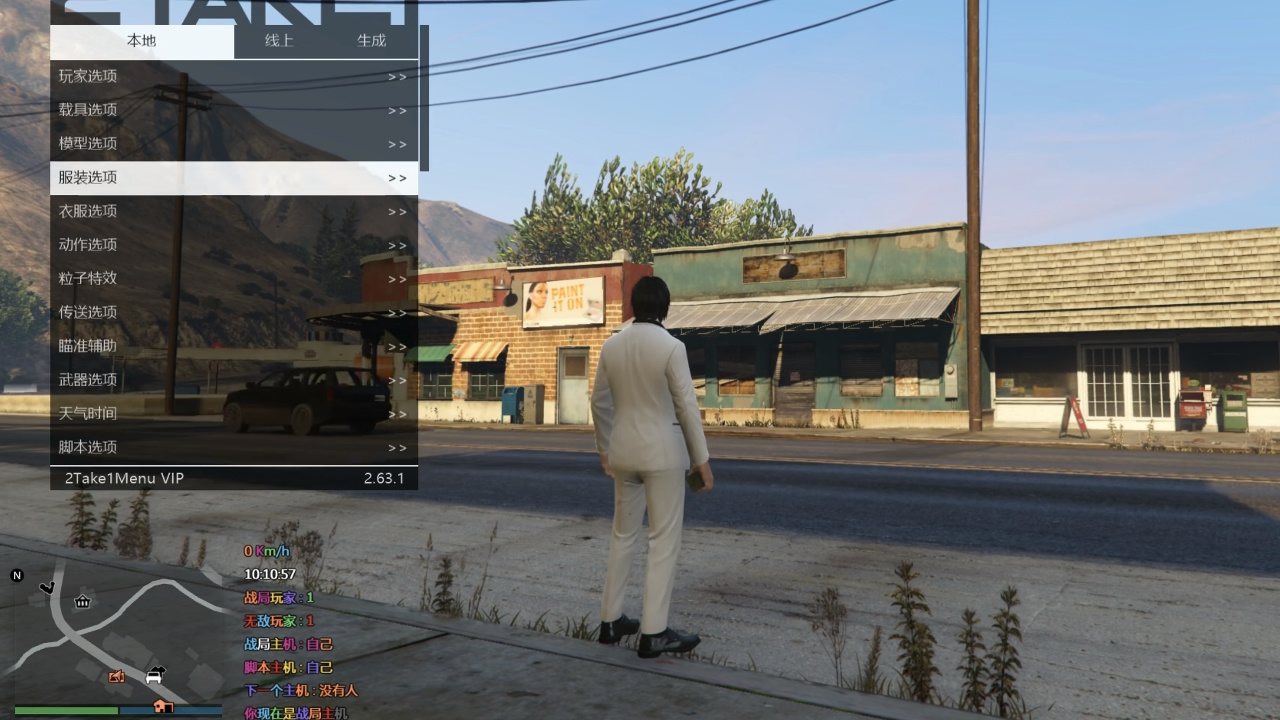The image size is (1280, 720).
Task: Select the 载具选项 menu entry
Action: coord(90,109)
